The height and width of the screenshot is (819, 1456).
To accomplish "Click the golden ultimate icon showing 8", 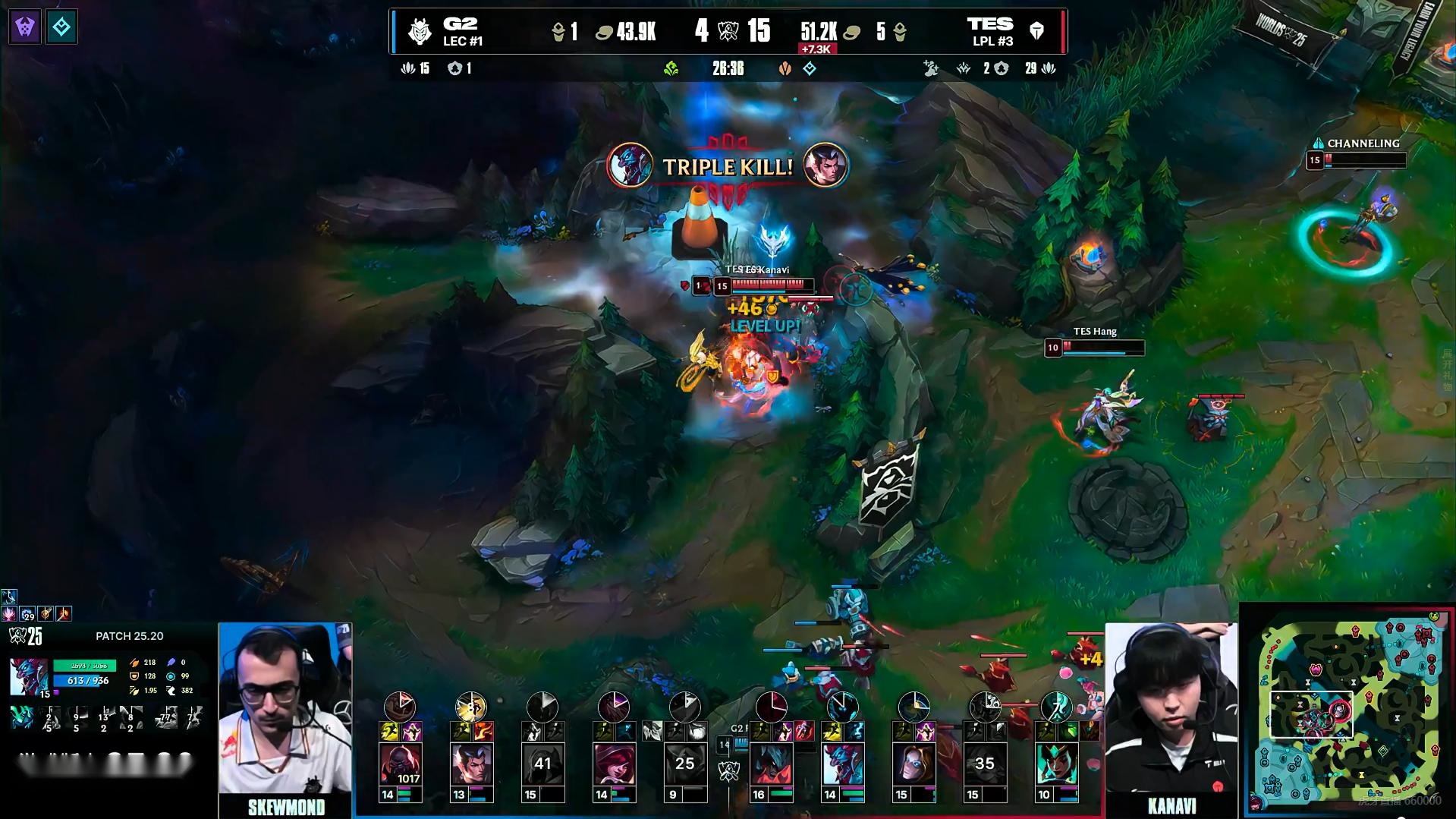I will [x=470, y=707].
